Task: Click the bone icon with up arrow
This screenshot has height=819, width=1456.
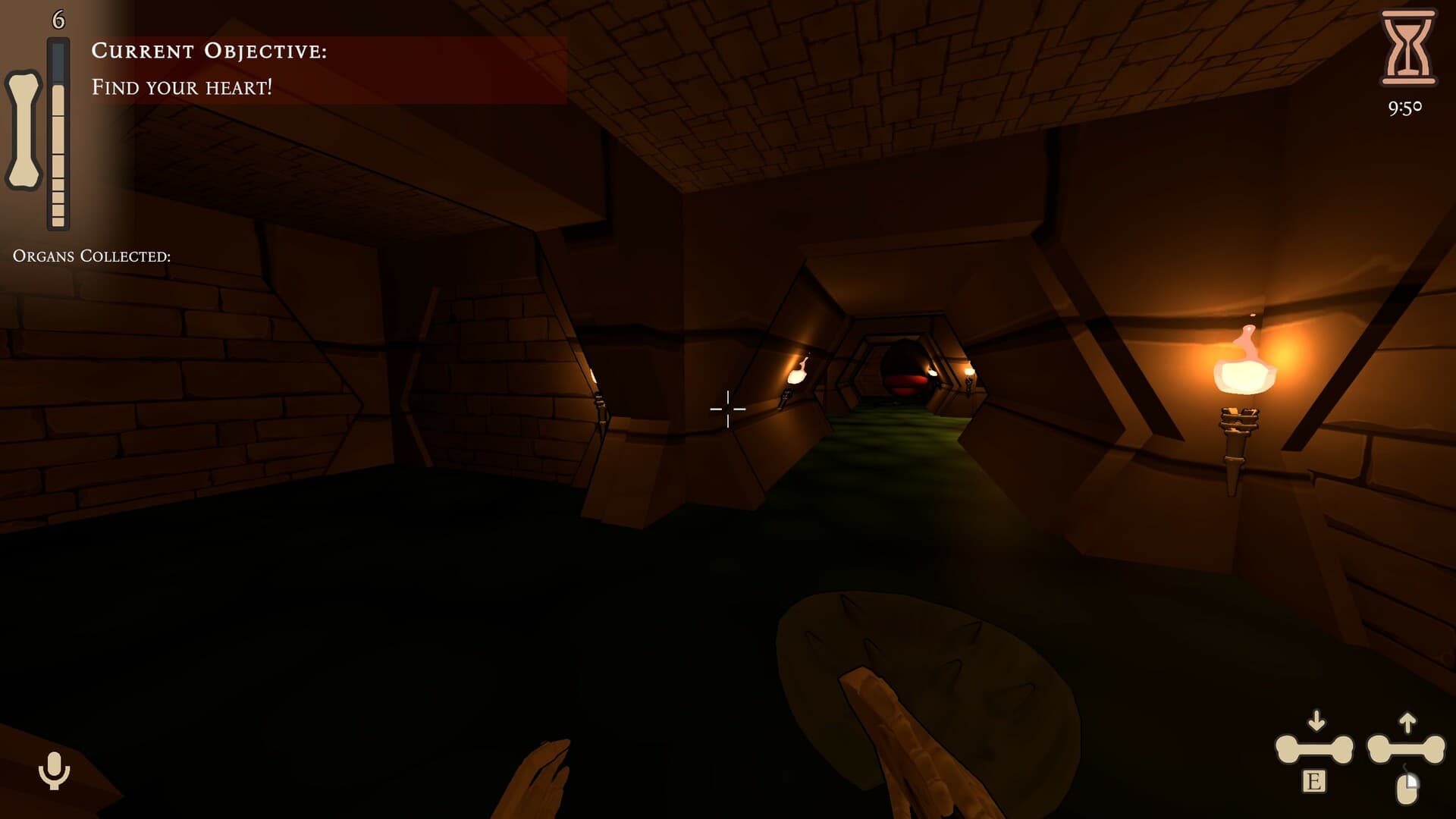Action: (1407, 747)
